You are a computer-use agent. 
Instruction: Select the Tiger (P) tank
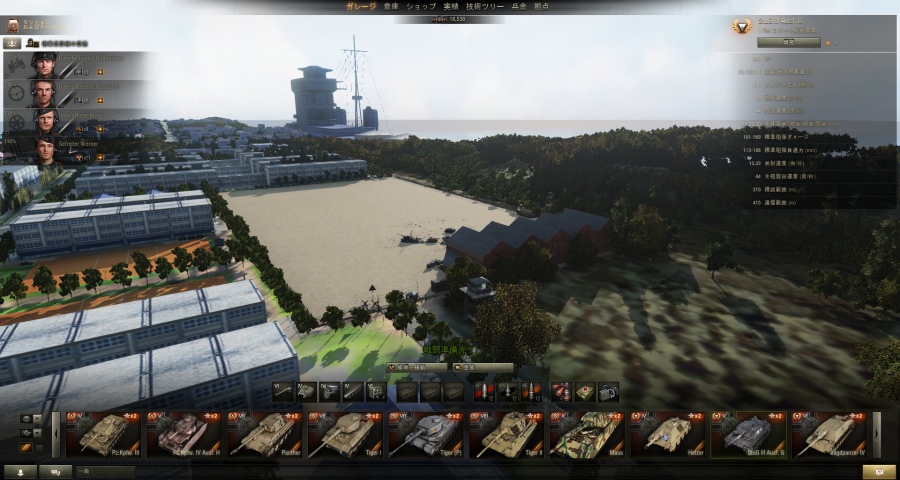point(426,434)
